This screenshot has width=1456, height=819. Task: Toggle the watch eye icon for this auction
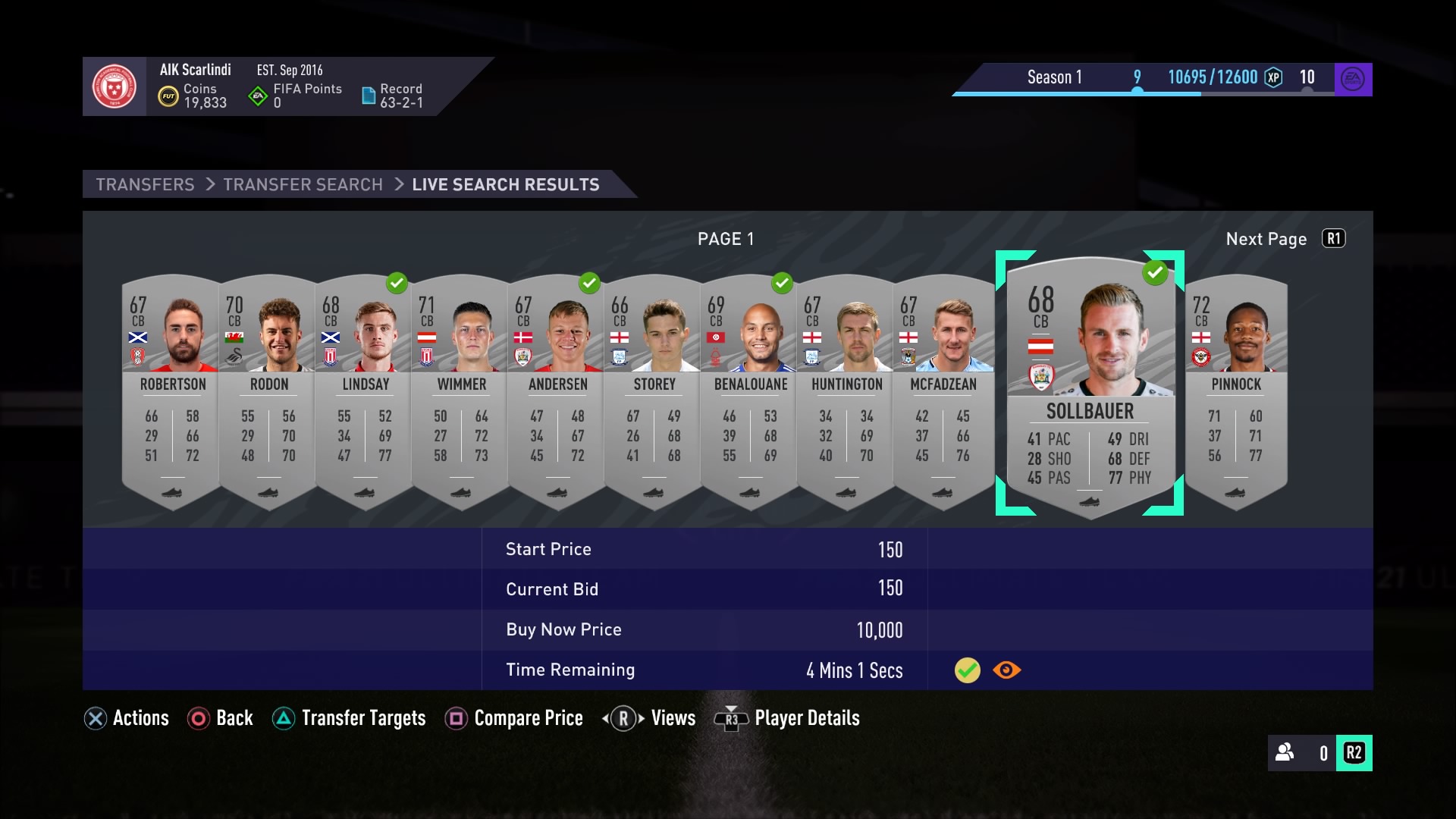coord(1006,670)
